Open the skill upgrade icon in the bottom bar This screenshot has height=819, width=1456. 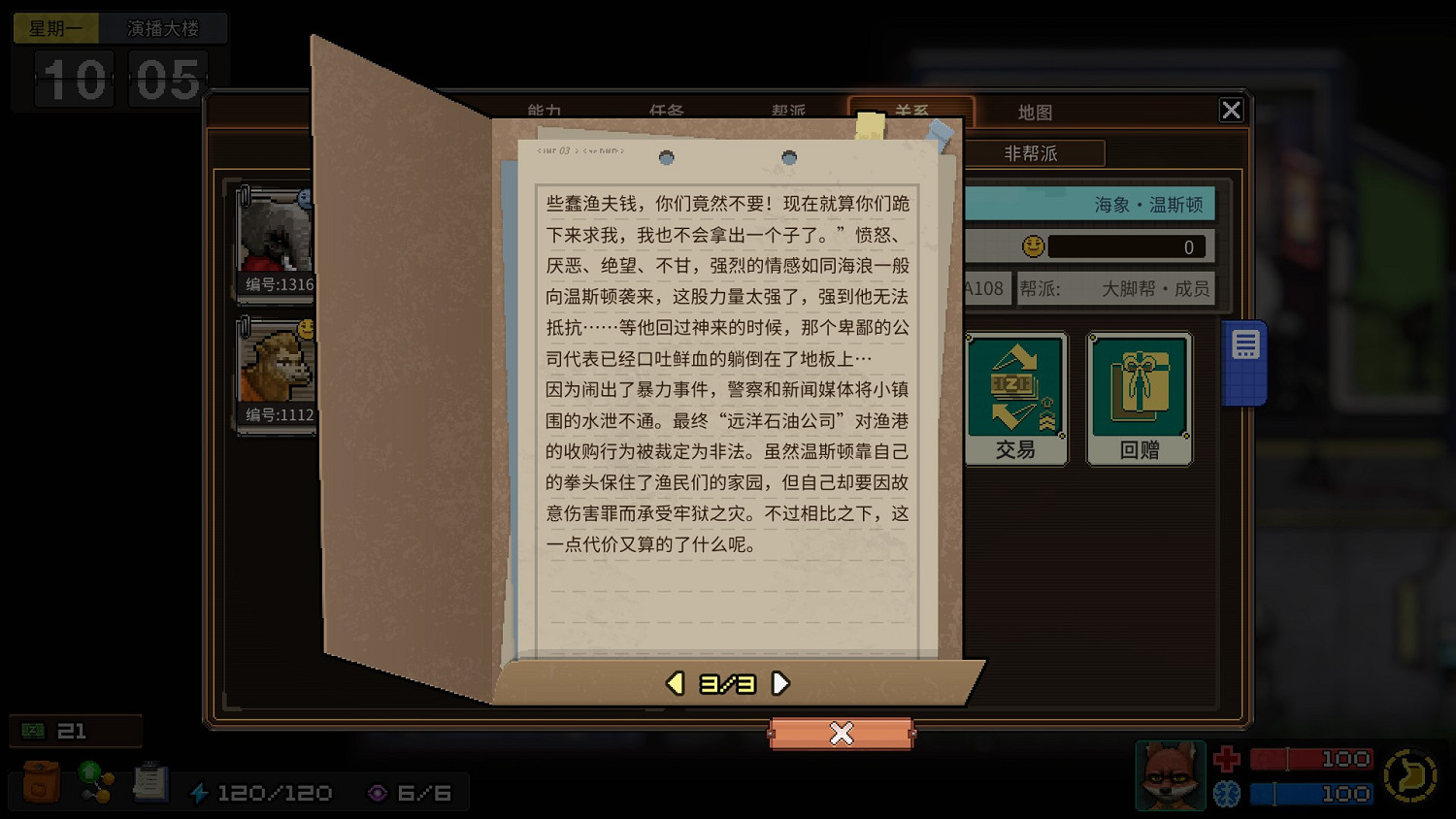pos(94,782)
